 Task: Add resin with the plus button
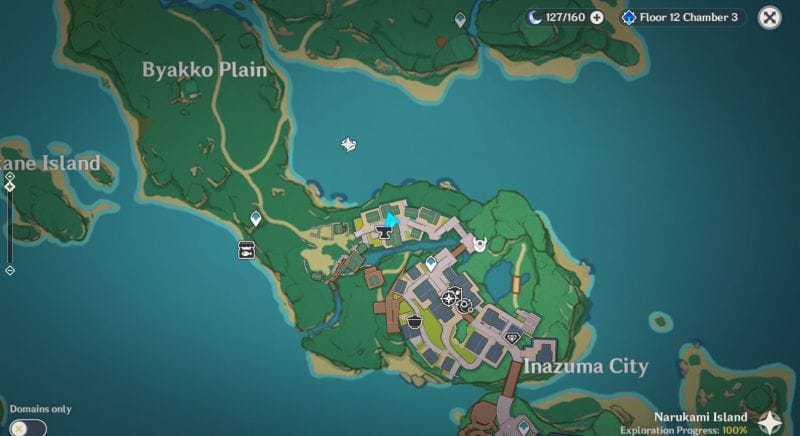point(597,17)
